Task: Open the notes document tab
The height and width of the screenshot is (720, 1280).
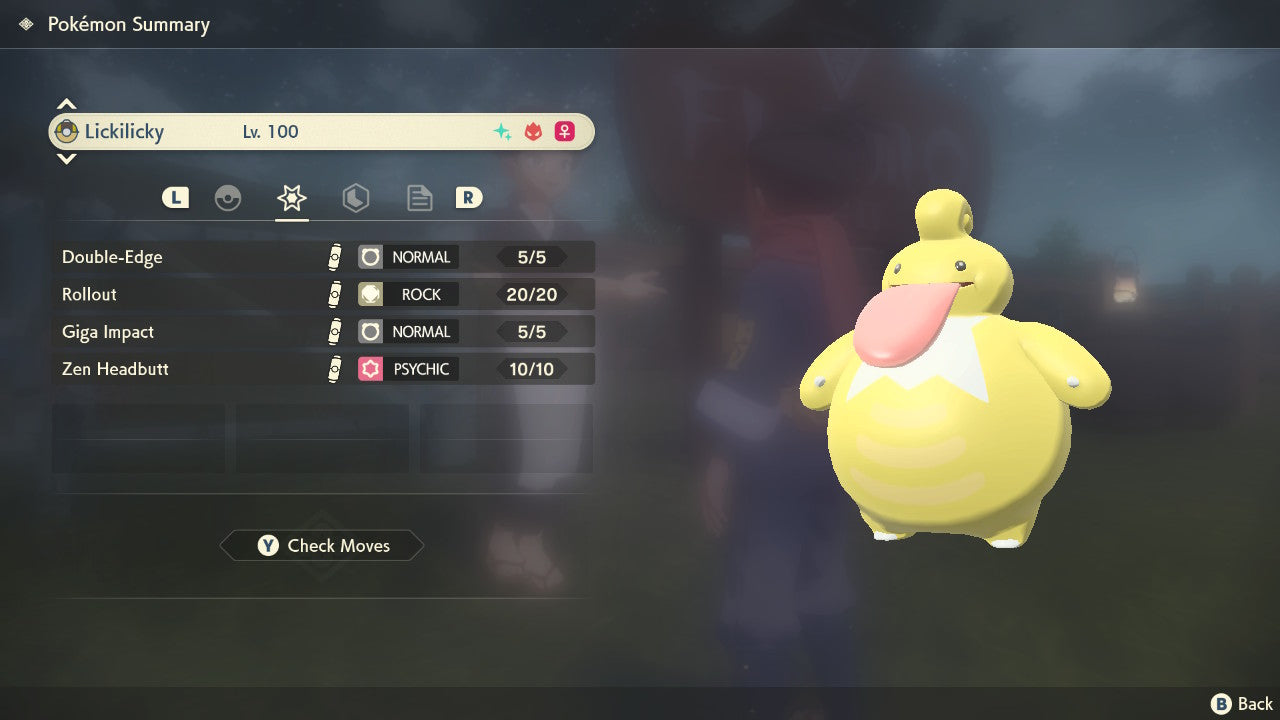Action: pos(420,198)
